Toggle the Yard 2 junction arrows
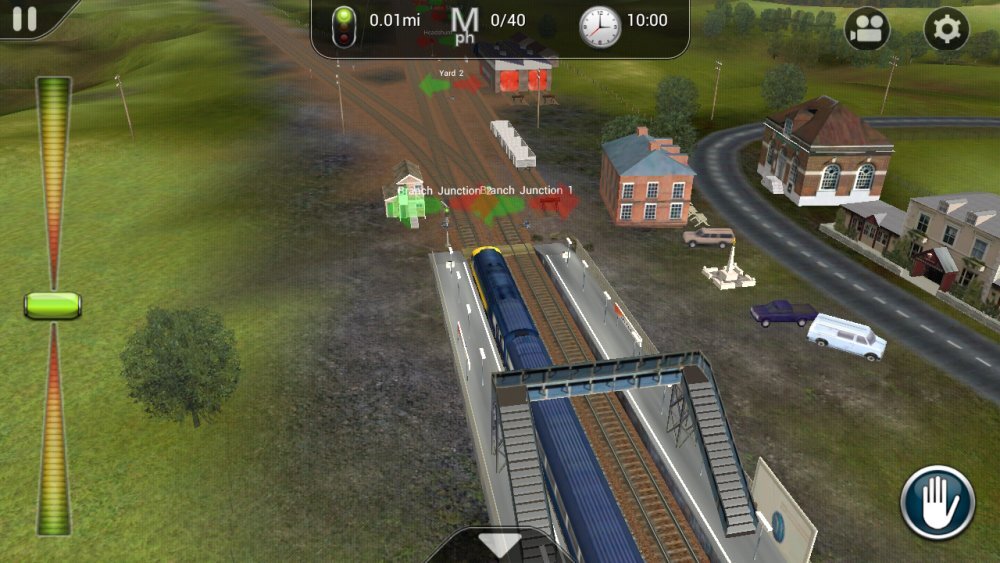This screenshot has height=563, width=1000. click(x=451, y=85)
